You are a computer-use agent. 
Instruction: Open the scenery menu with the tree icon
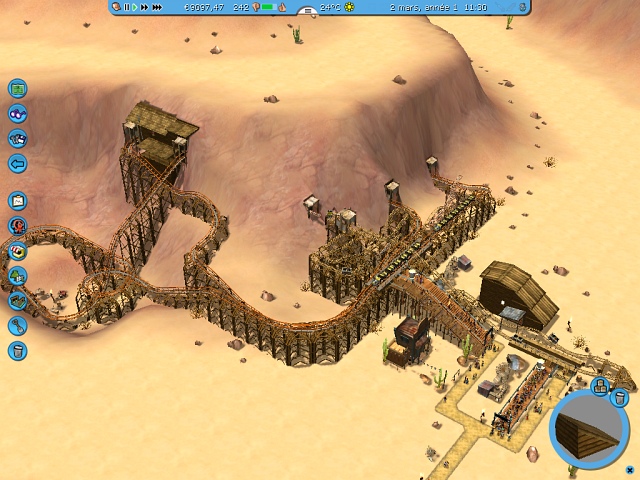(17, 275)
